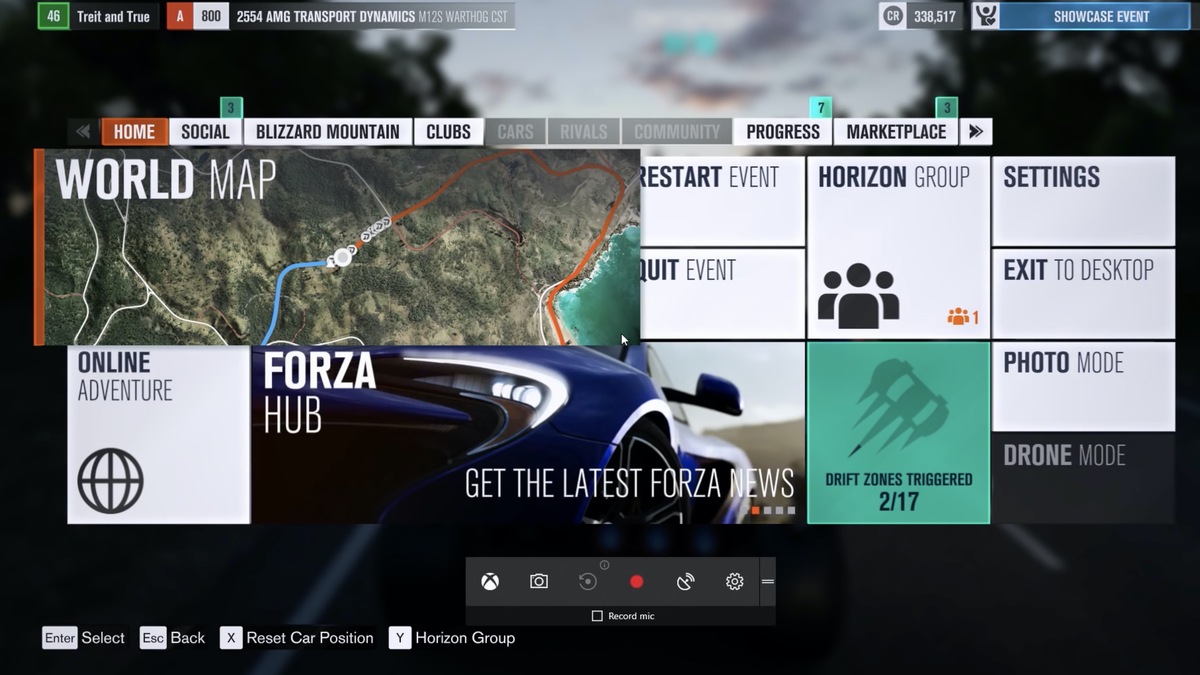
Task: Select Restart Event
Action: coord(722,200)
